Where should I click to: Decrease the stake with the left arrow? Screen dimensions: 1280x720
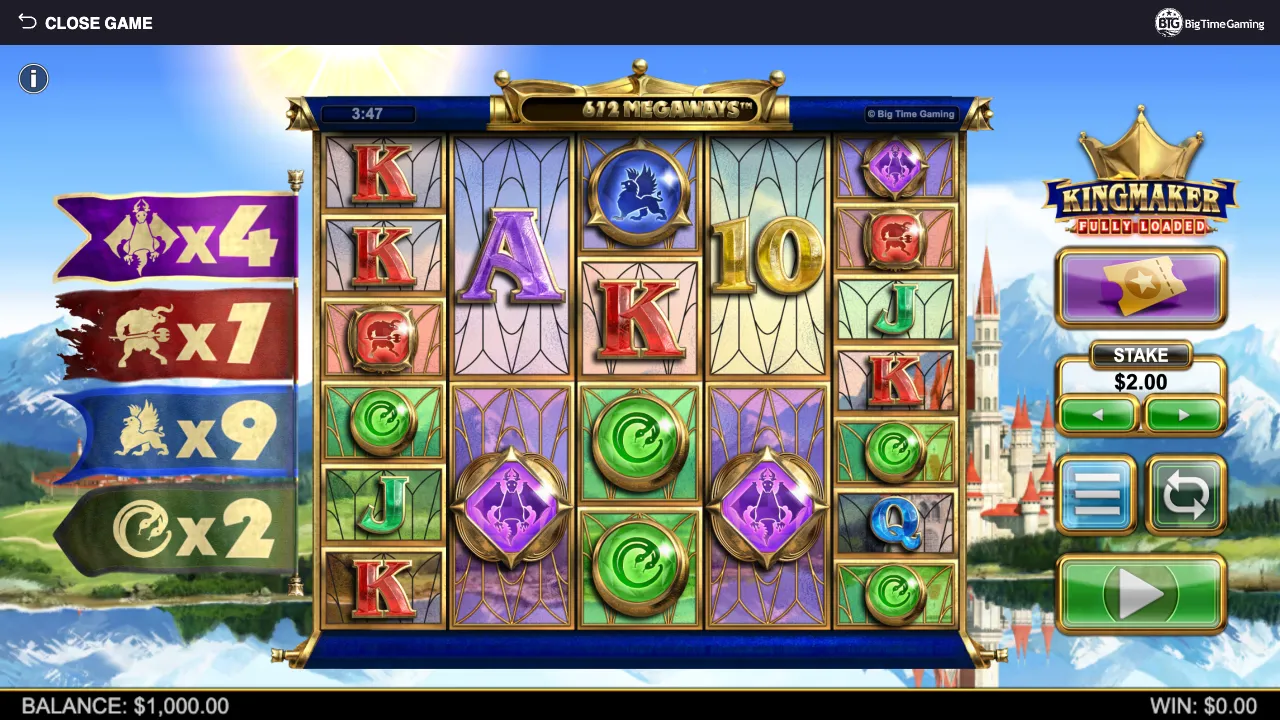click(1097, 413)
